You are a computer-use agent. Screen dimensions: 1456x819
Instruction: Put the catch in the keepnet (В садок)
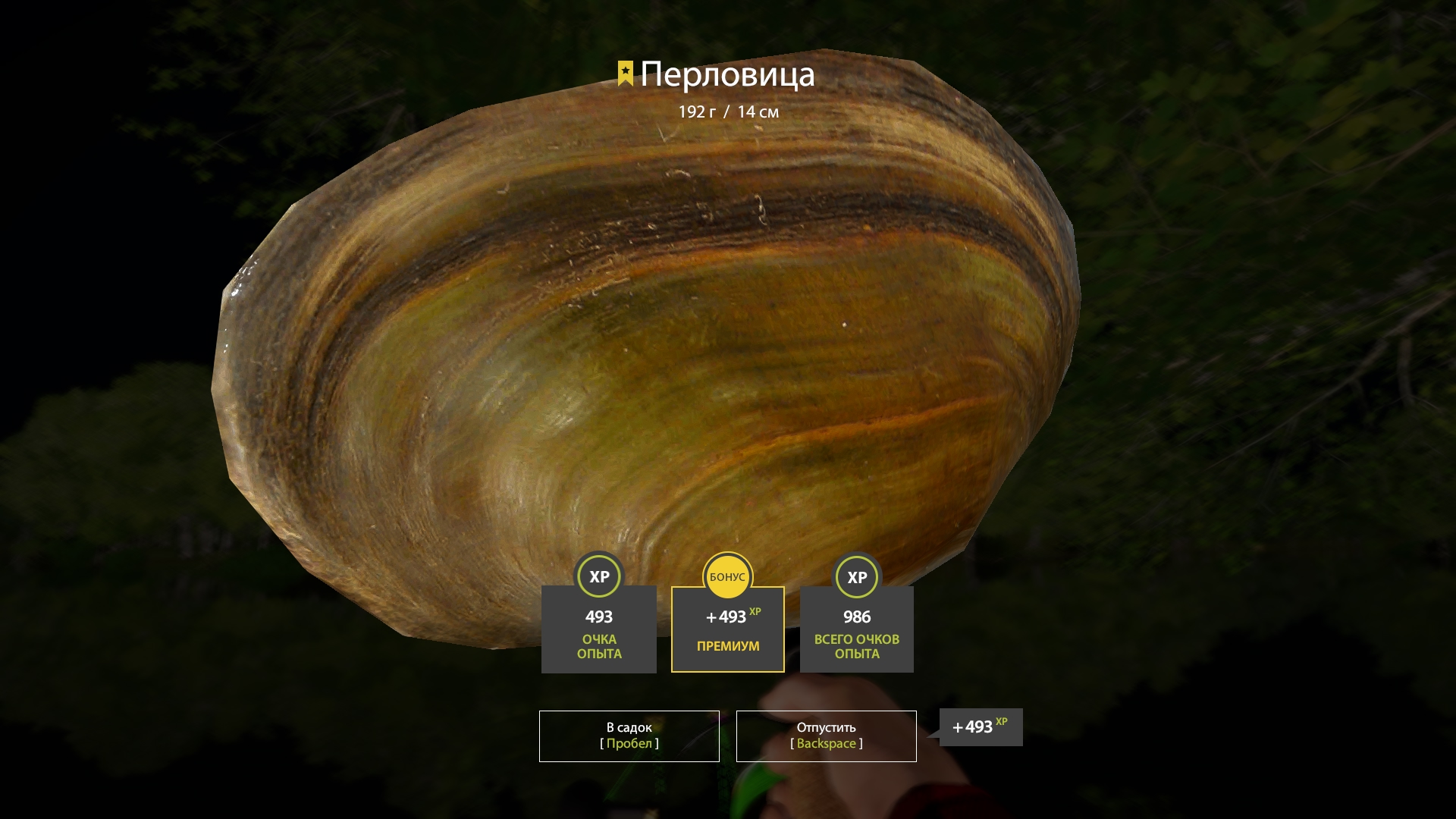pyautogui.click(x=629, y=736)
